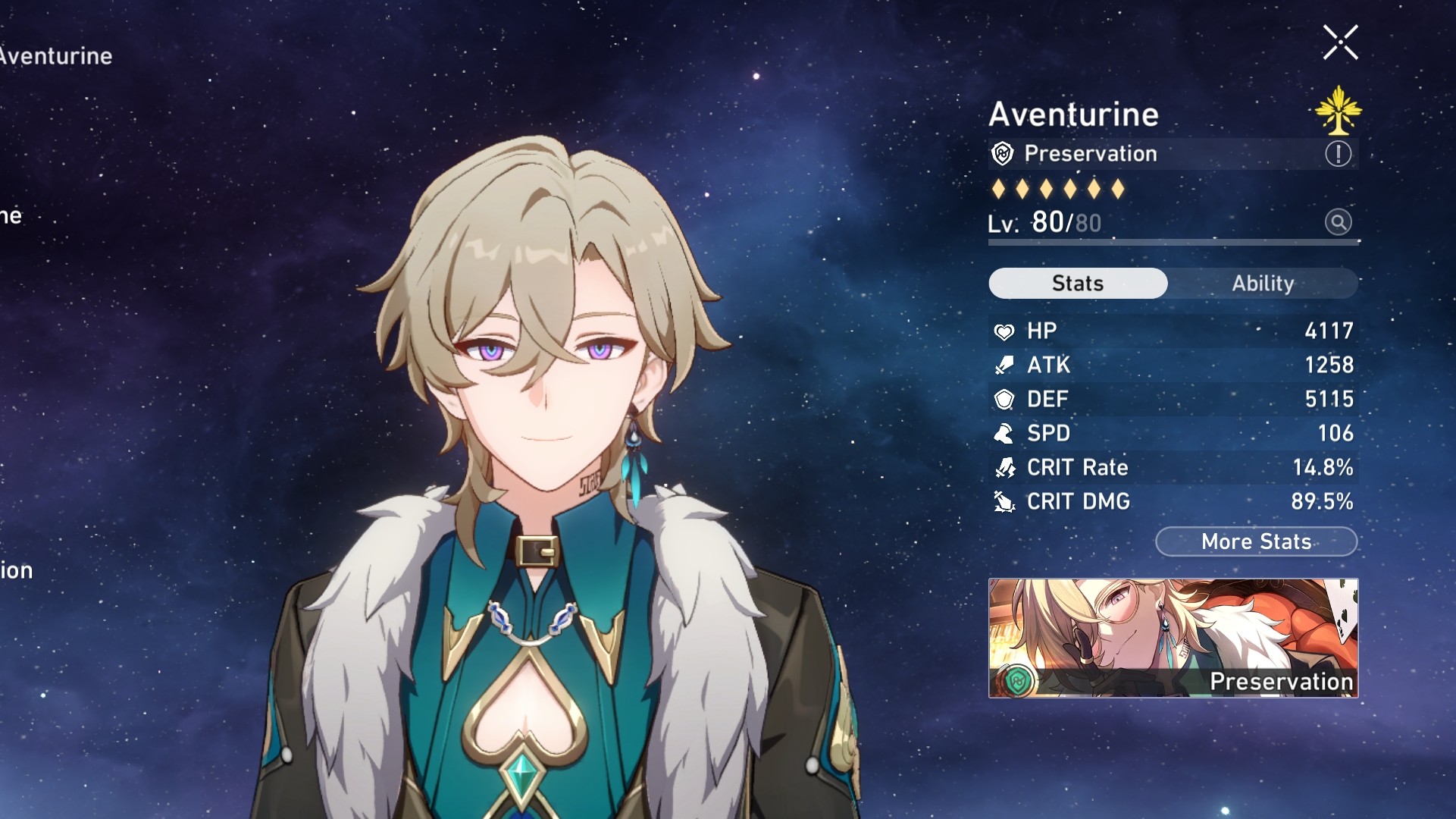Click the Preservation character card artwork
1456x819 pixels.
(x=1173, y=637)
